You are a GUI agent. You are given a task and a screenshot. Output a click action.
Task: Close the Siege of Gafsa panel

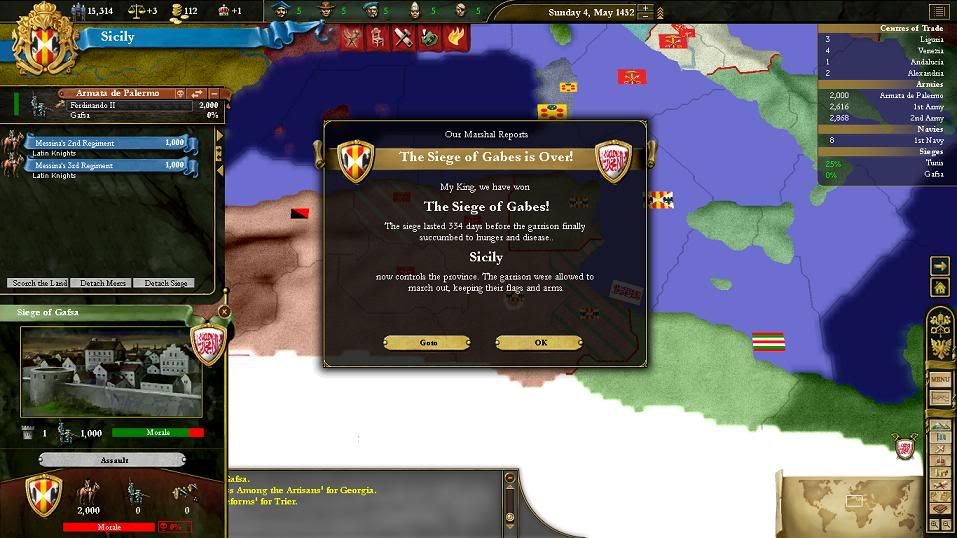[224, 312]
